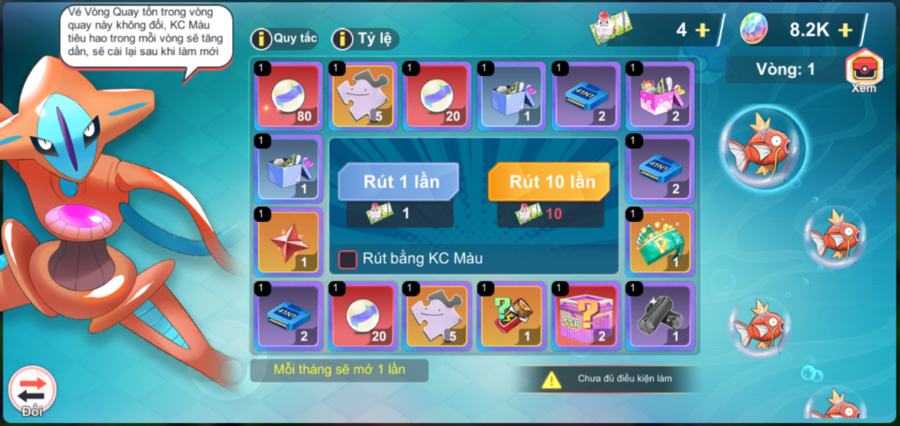
Task: Select the pink SSR mystery box reward
Action: point(585,316)
